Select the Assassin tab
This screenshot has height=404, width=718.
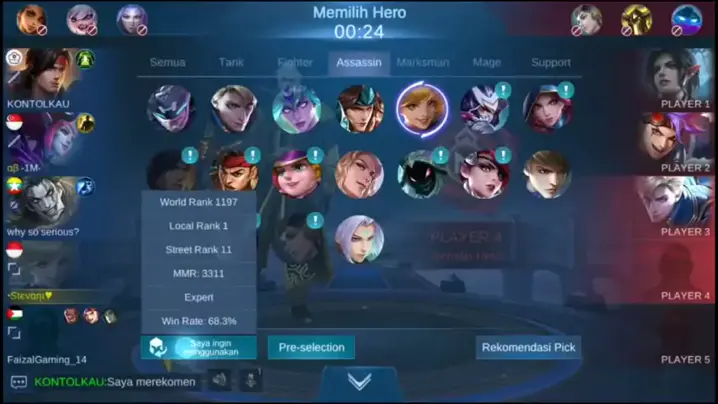tap(359, 64)
